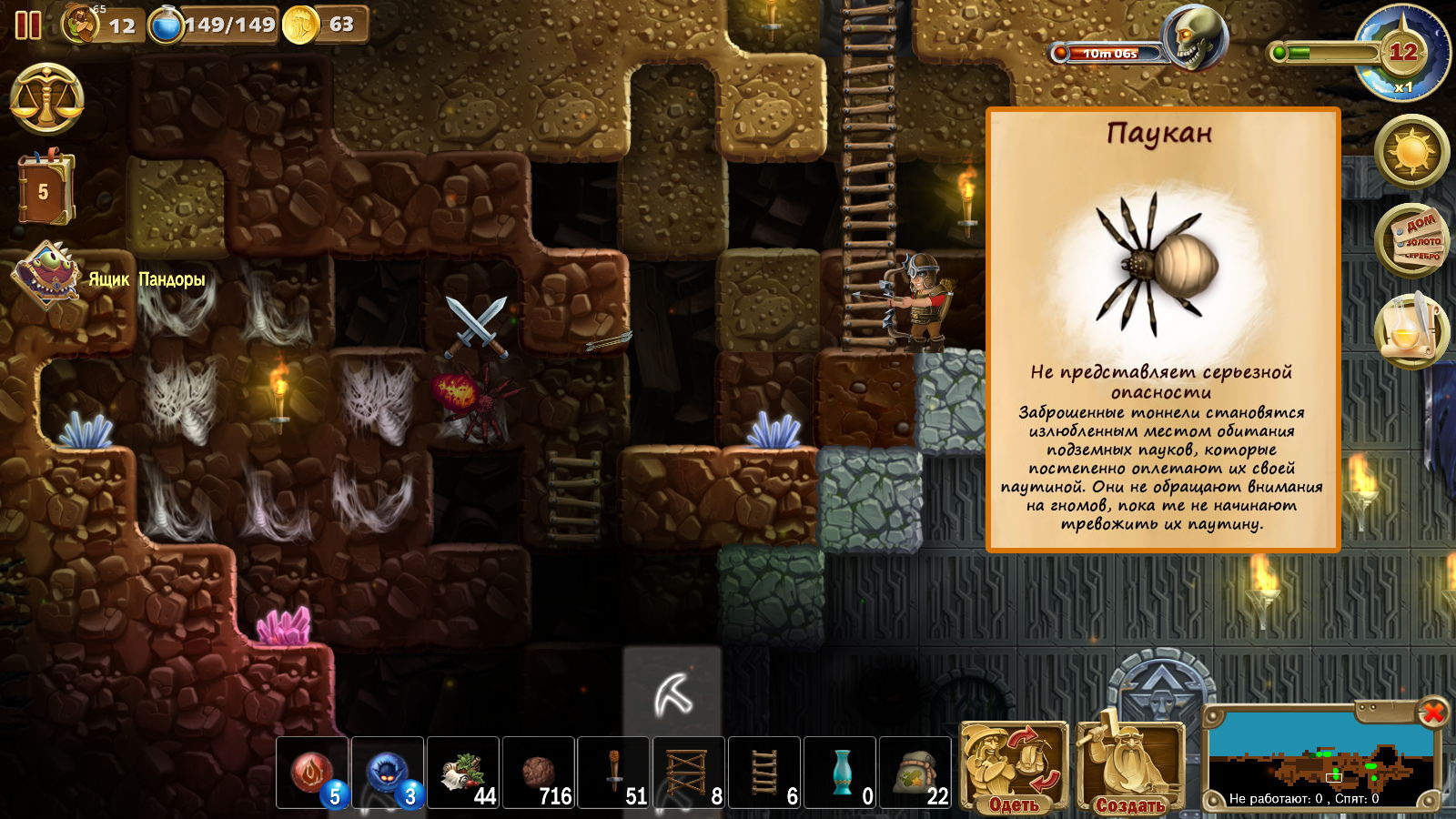This screenshot has width=1456, height=819.
Task: Open the potion flask and scroll icon
Action: [1411, 330]
